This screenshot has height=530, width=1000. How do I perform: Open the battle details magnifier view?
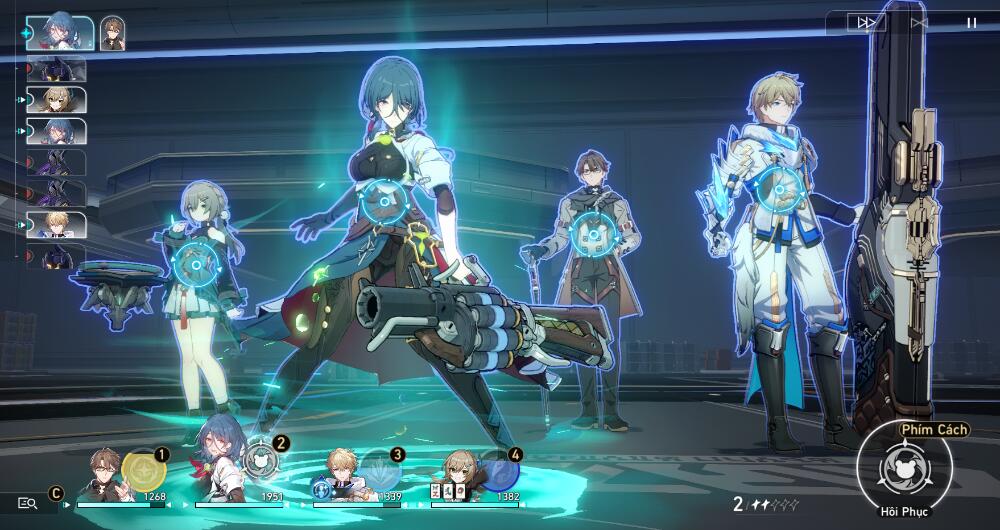[28, 503]
